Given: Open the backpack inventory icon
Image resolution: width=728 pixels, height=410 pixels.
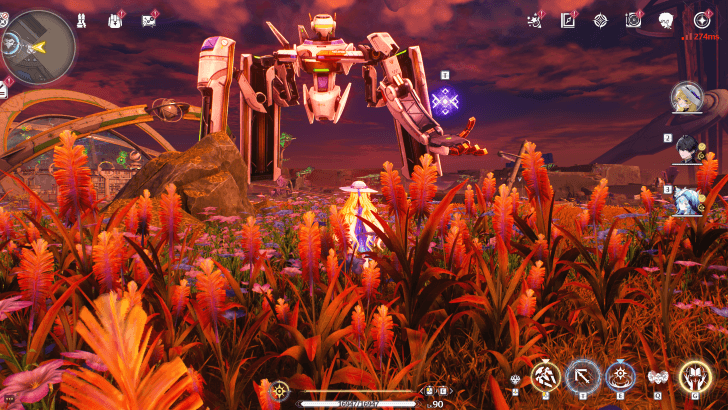Looking at the screenshot, I should 115,20.
